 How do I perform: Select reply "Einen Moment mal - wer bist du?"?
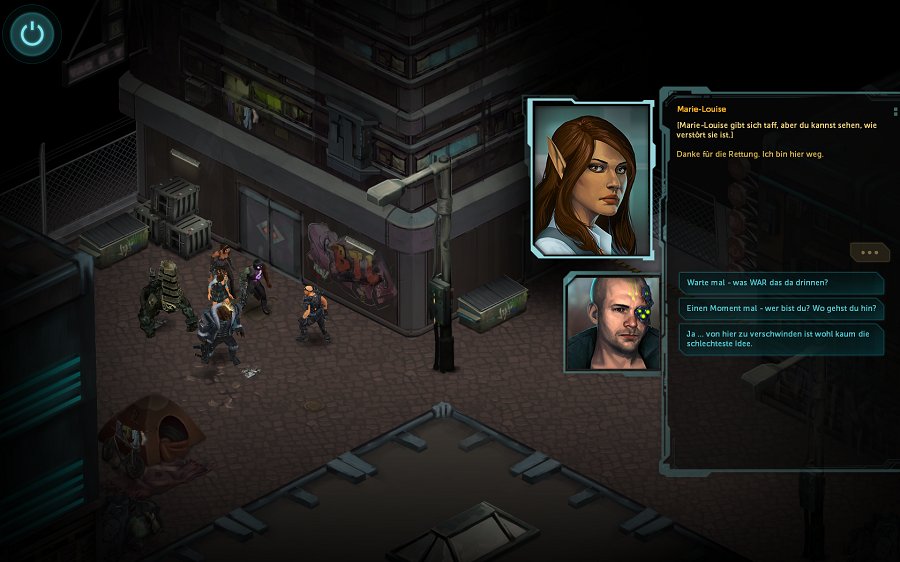coord(781,309)
